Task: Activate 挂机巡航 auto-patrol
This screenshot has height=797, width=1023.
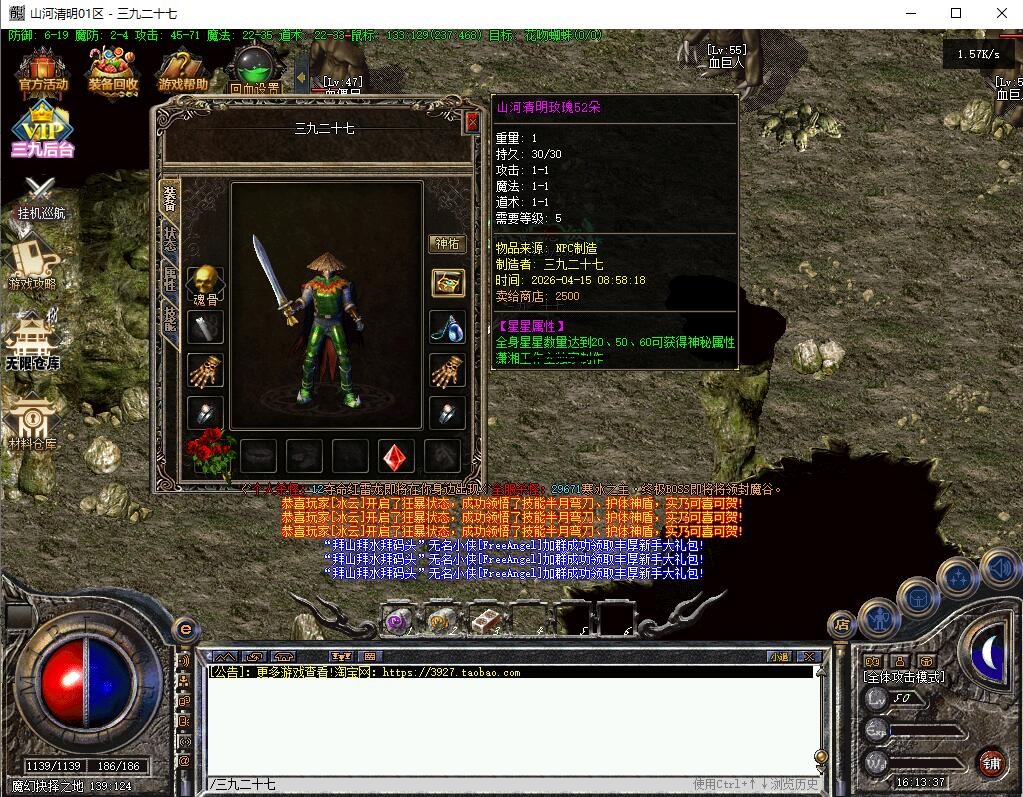Action: pos(40,197)
